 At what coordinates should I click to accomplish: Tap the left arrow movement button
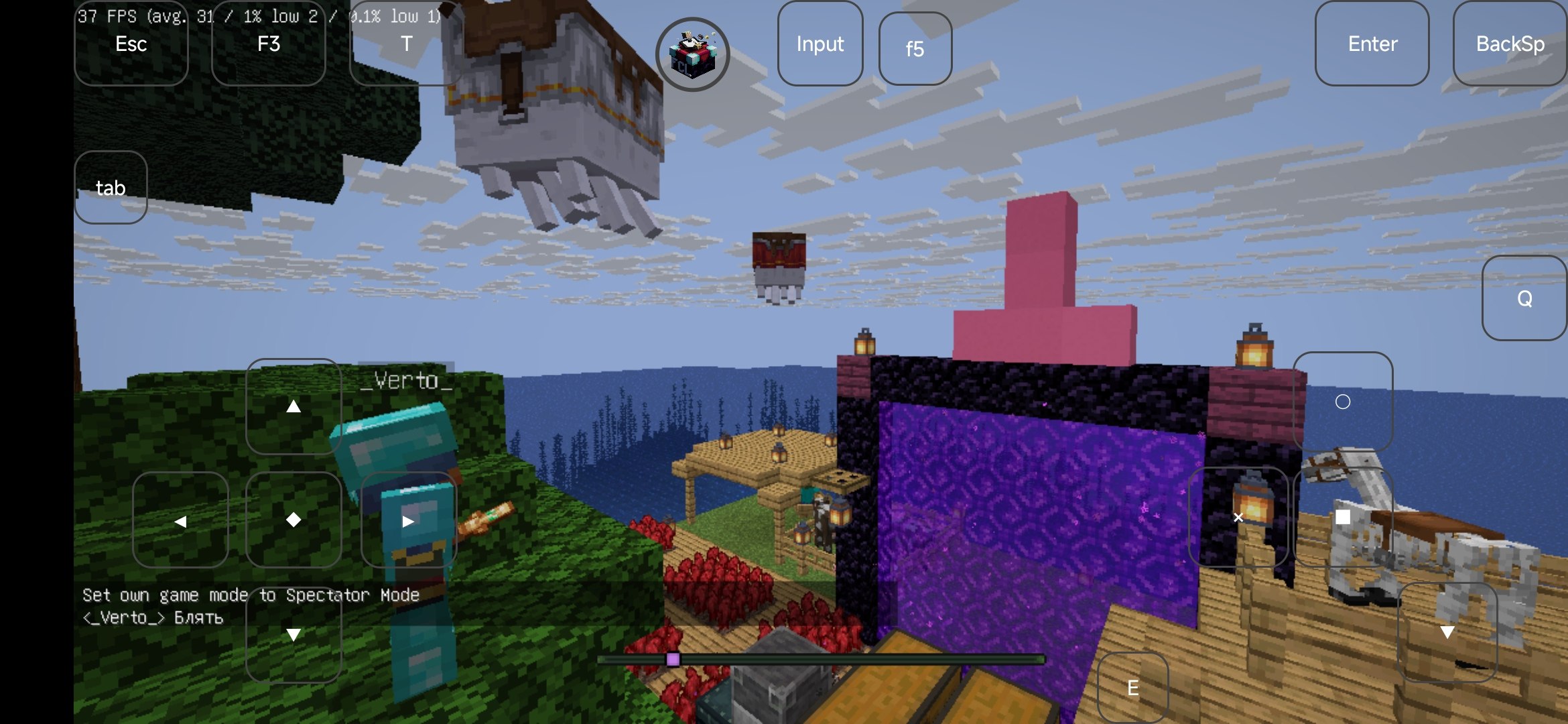click(180, 520)
